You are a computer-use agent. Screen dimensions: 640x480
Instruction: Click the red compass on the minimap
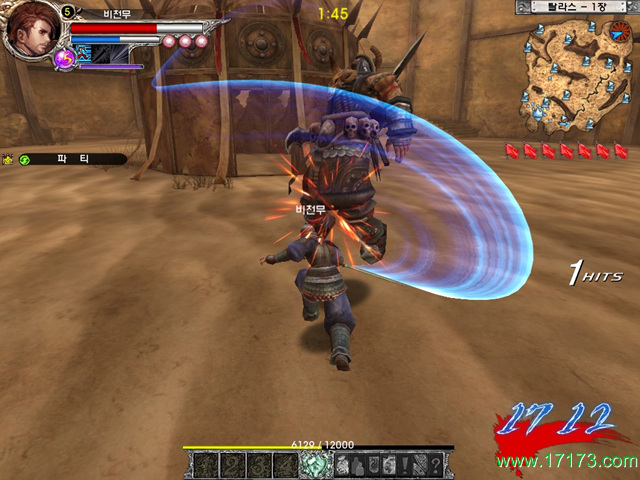(x=617, y=33)
